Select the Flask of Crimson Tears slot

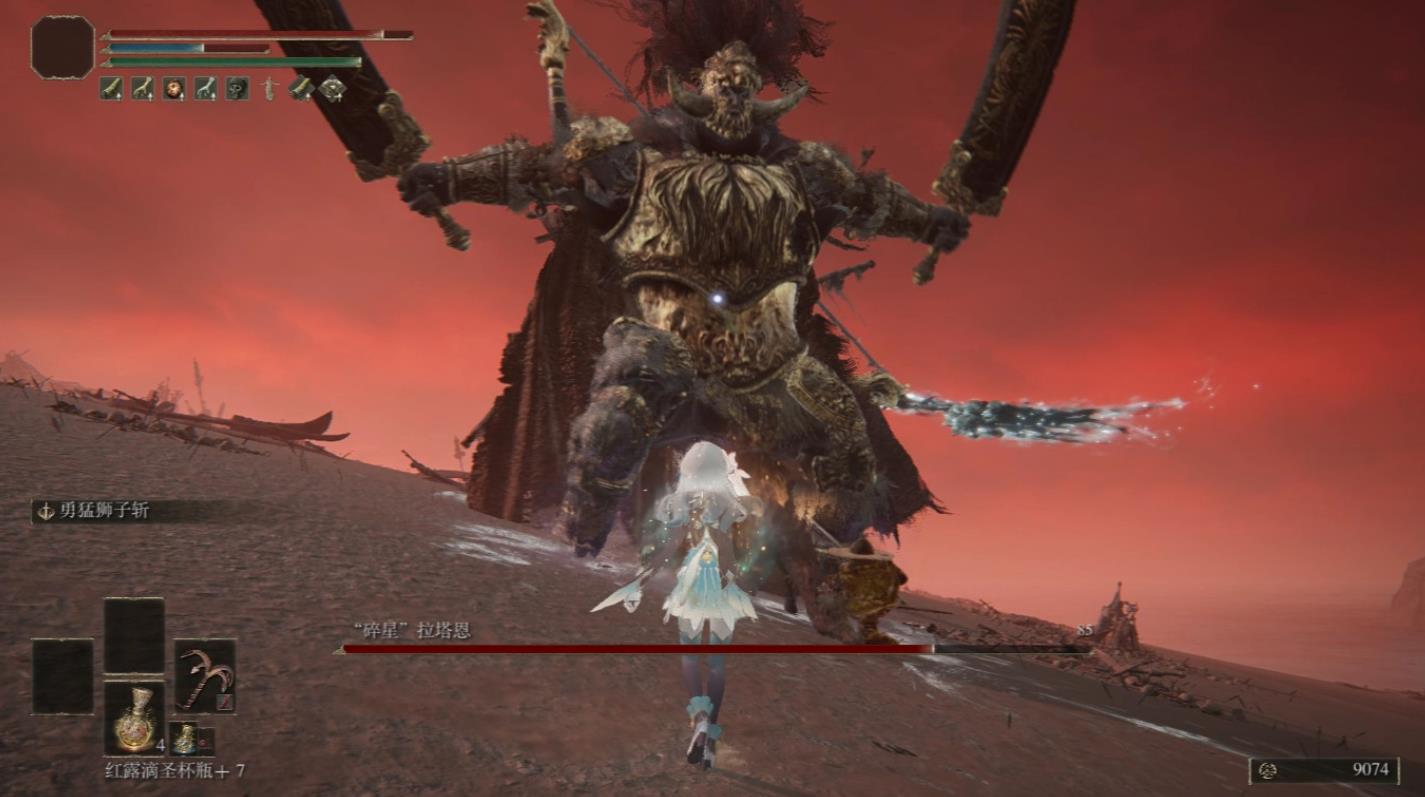(134, 718)
